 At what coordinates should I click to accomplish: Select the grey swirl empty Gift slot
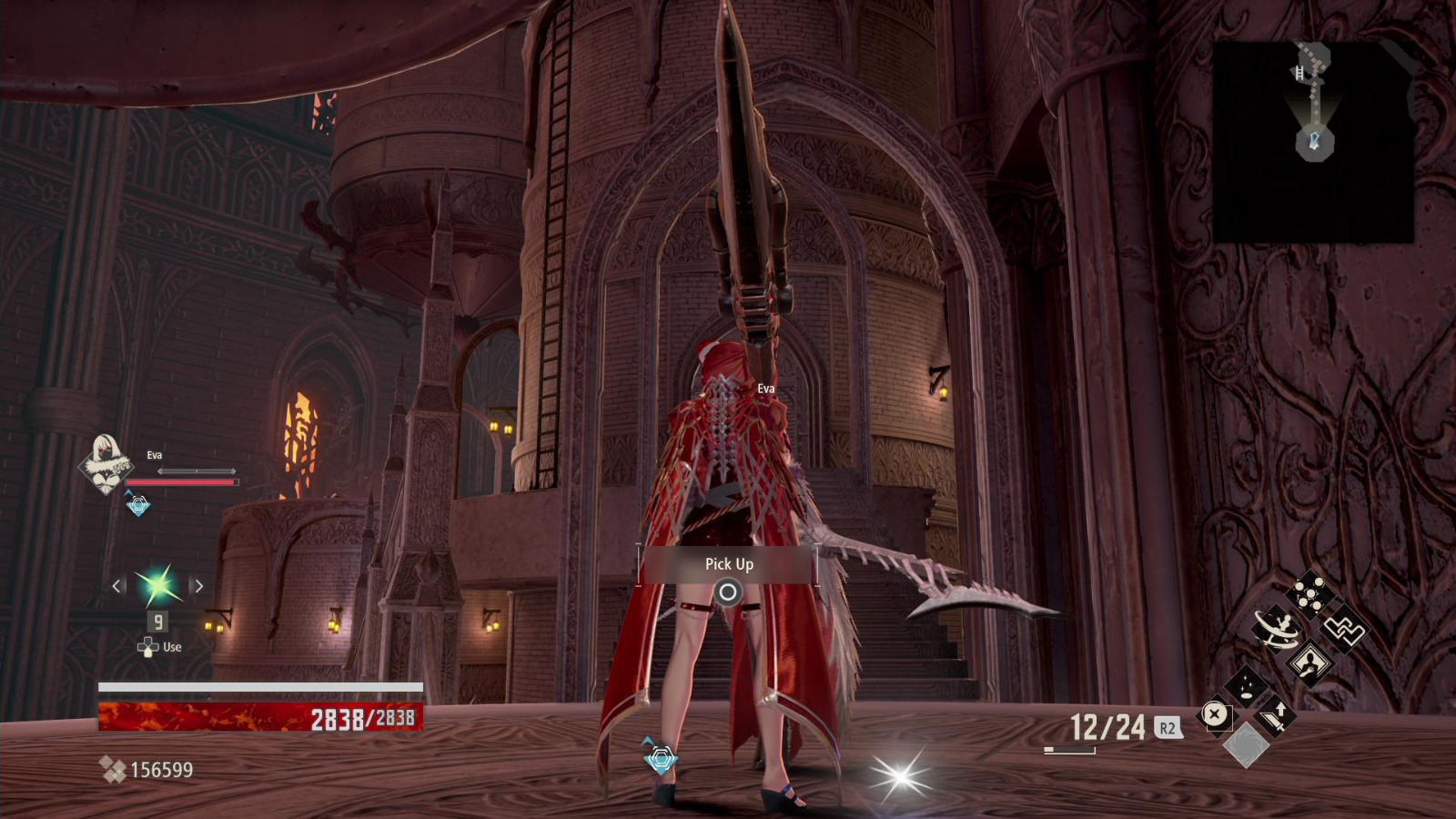tap(1248, 745)
